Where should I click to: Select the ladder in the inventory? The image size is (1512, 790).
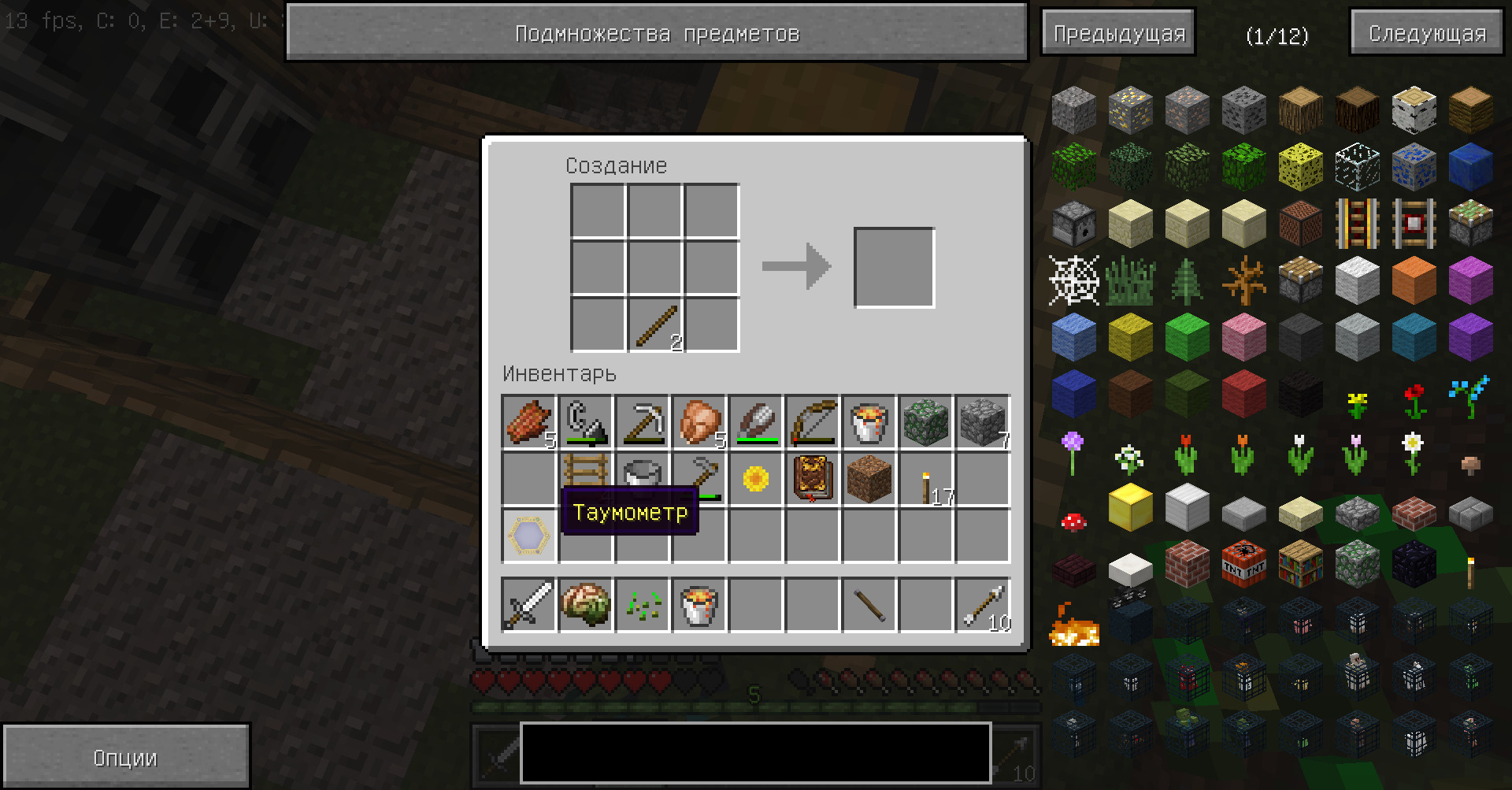[586, 472]
